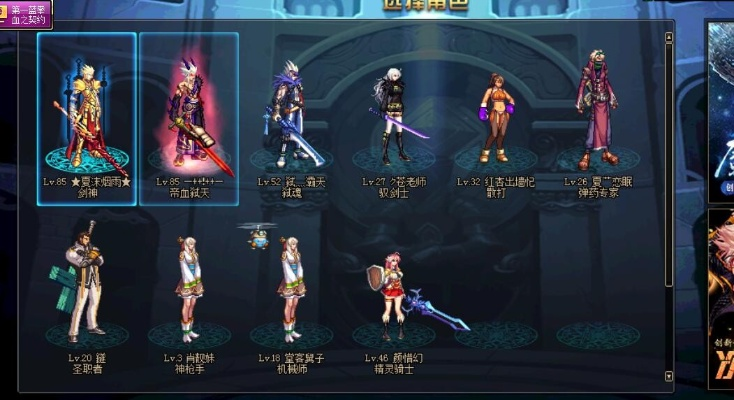Image resolution: width=734 pixels, height=400 pixels.
Task: Open the lower side promotional banner
Action: [x=720, y=300]
